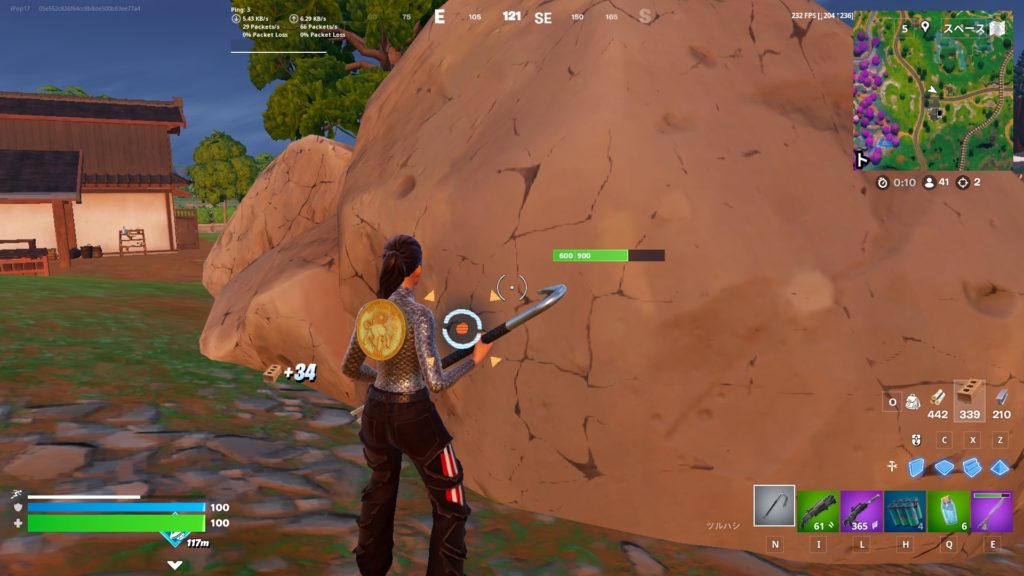Switch to the purple assault rifle
This screenshot has width=1024, height=576.
coord(861,510)
